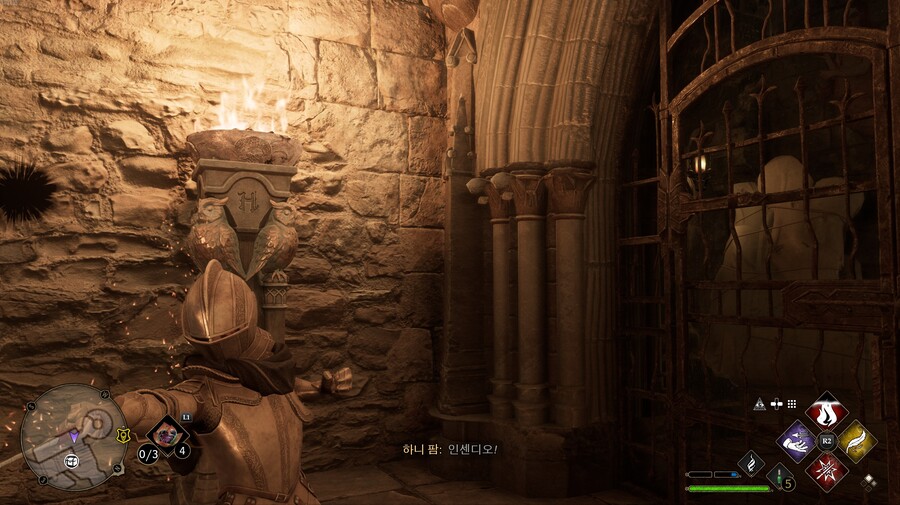This screenshot has width=900, height=505.
Task: Click the Revelio eye triangle icon
Action: coord(759,404)
